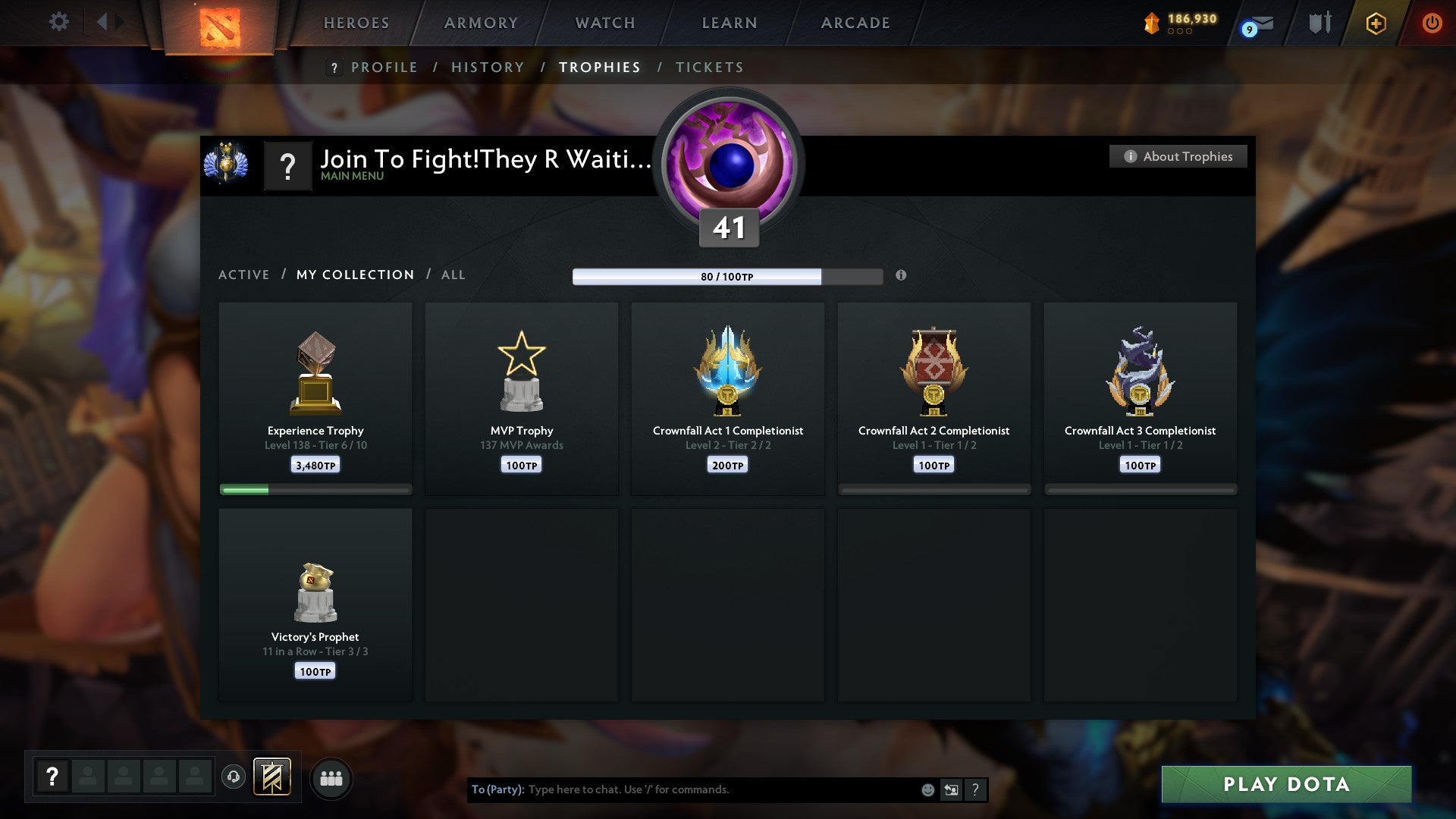Click the 80/100TP progress bar
The image size is (1456, 819).
click(x=728, y=276)
